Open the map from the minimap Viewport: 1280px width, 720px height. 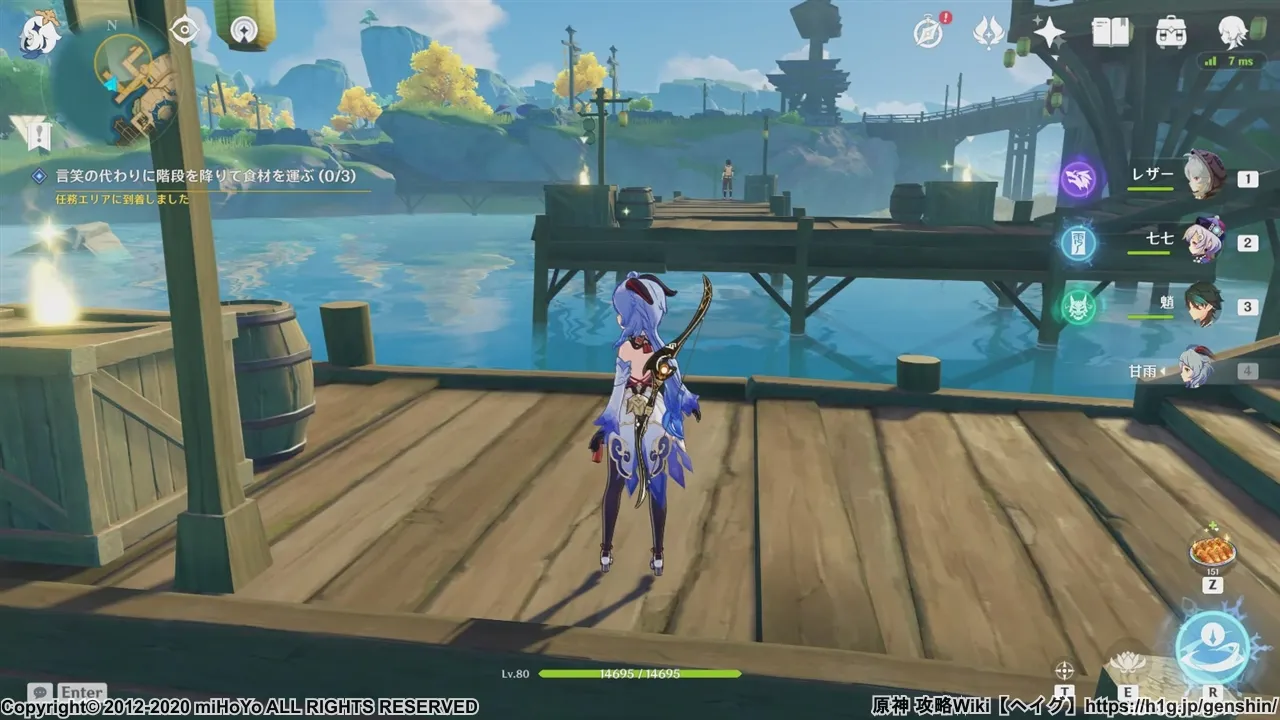coord(118,80)
